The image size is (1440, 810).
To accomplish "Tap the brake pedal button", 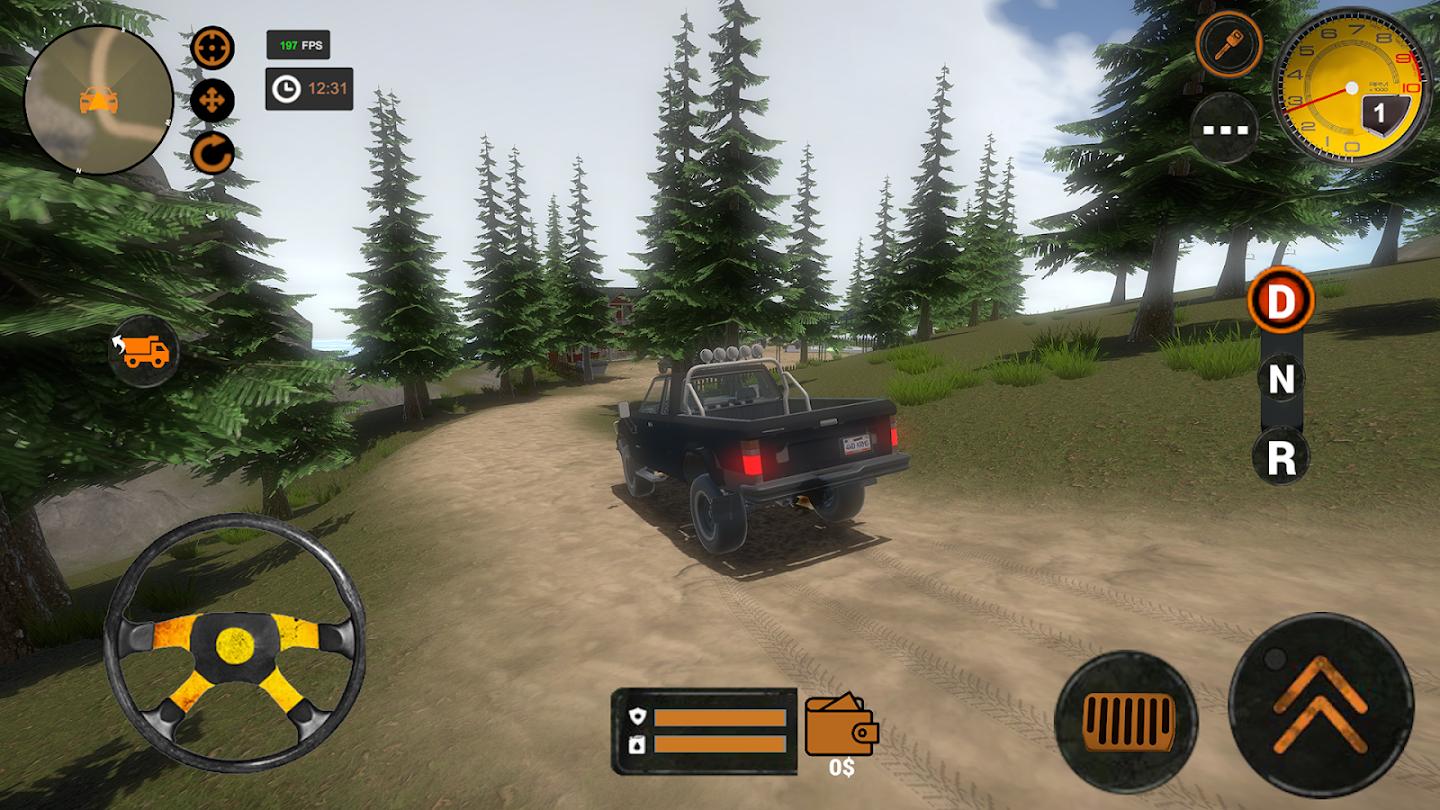I will click(x=1126, y=721).
